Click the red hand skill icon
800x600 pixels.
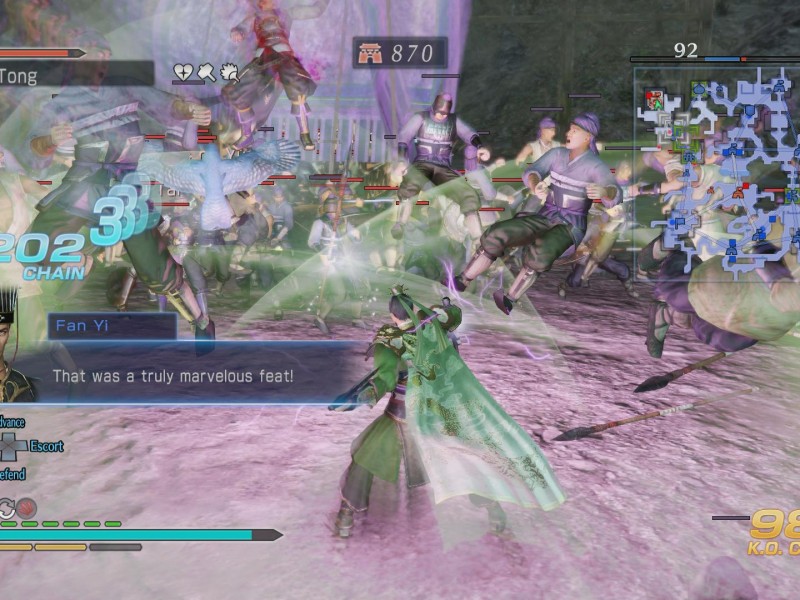pos(26,507)
